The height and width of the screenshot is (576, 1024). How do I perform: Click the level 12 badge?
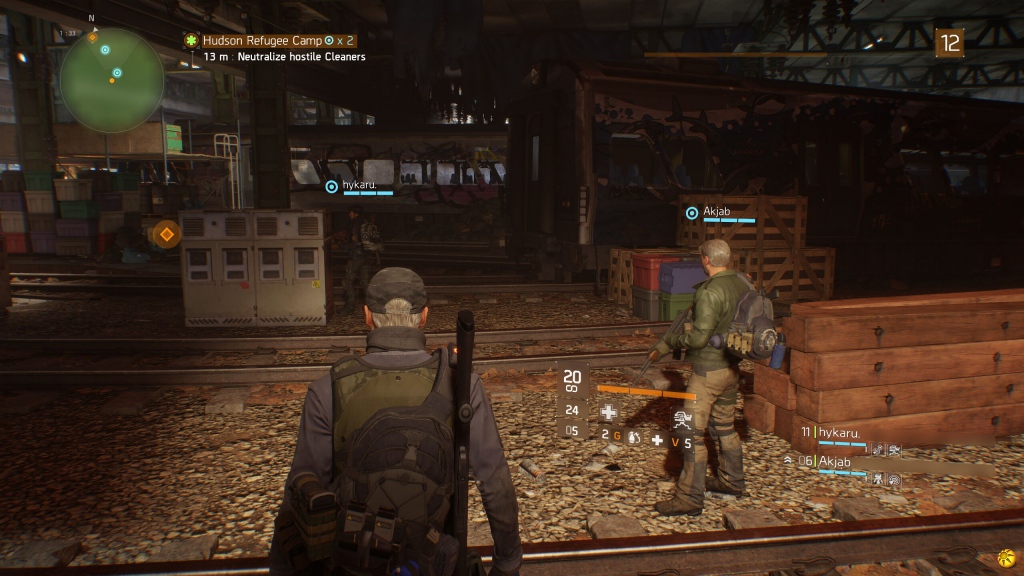click(x=949, y=43)
